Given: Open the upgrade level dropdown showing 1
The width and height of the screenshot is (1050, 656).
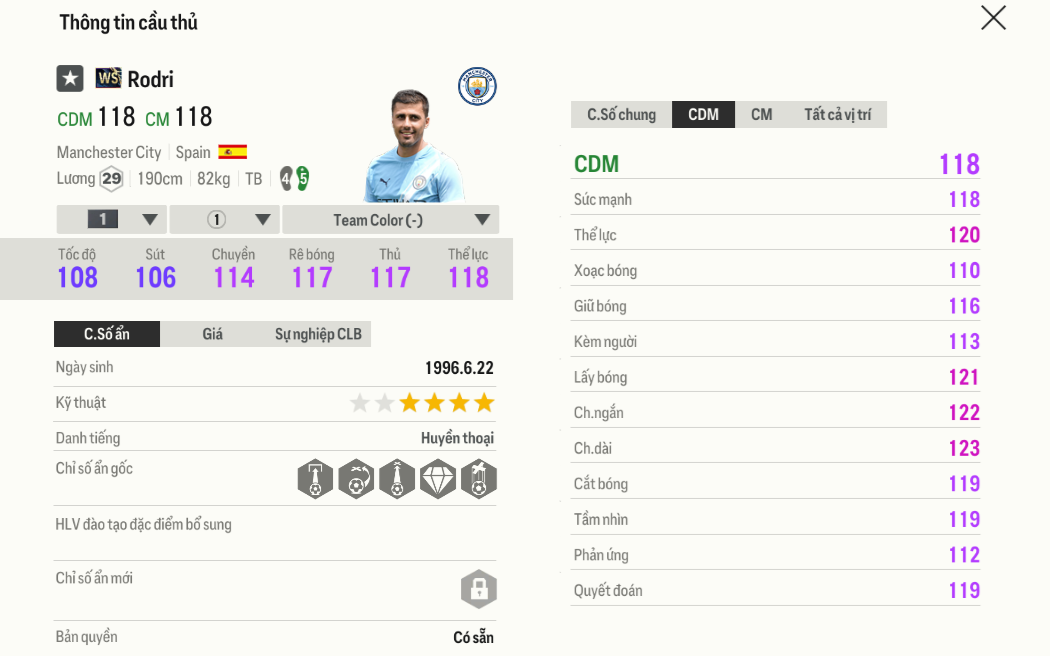Looking at the screenshot, I should [112, 220].
